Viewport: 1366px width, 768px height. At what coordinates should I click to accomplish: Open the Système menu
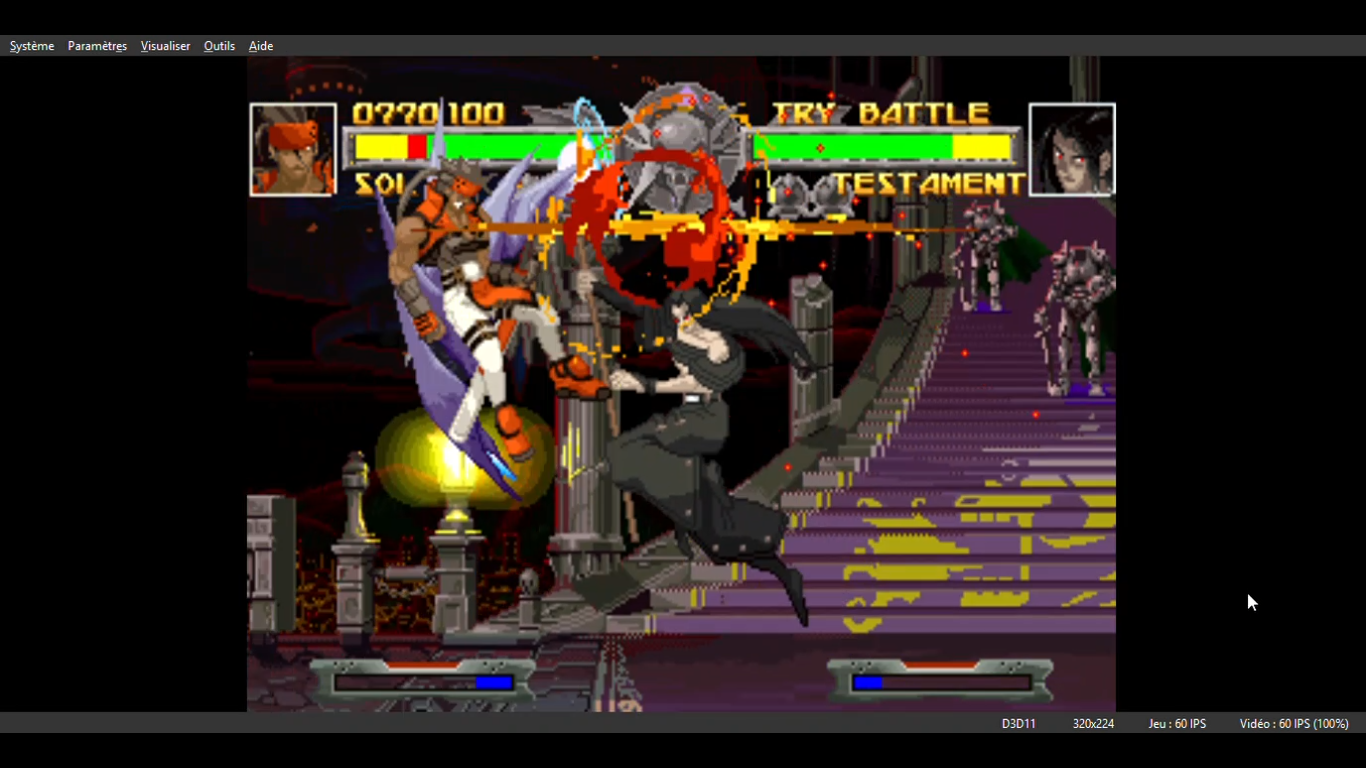(32, 46)
